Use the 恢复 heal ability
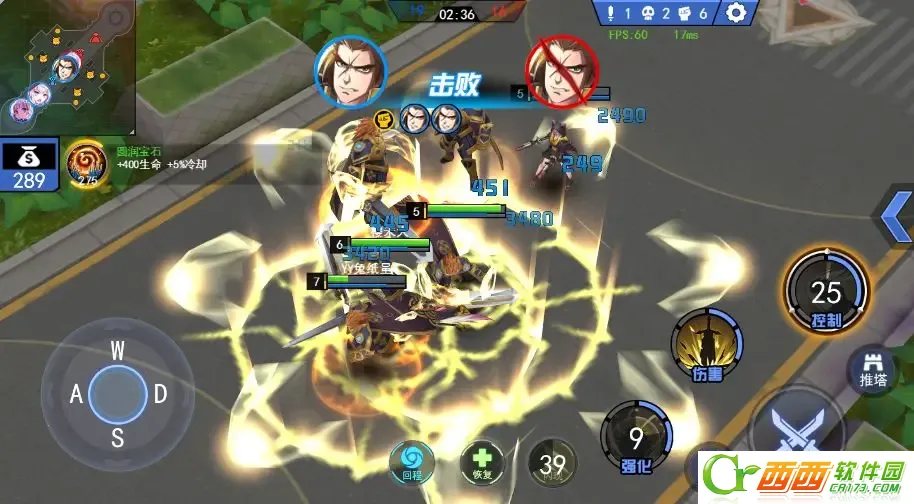The height and width of the screenshot is (504, 914). [482, 461]
